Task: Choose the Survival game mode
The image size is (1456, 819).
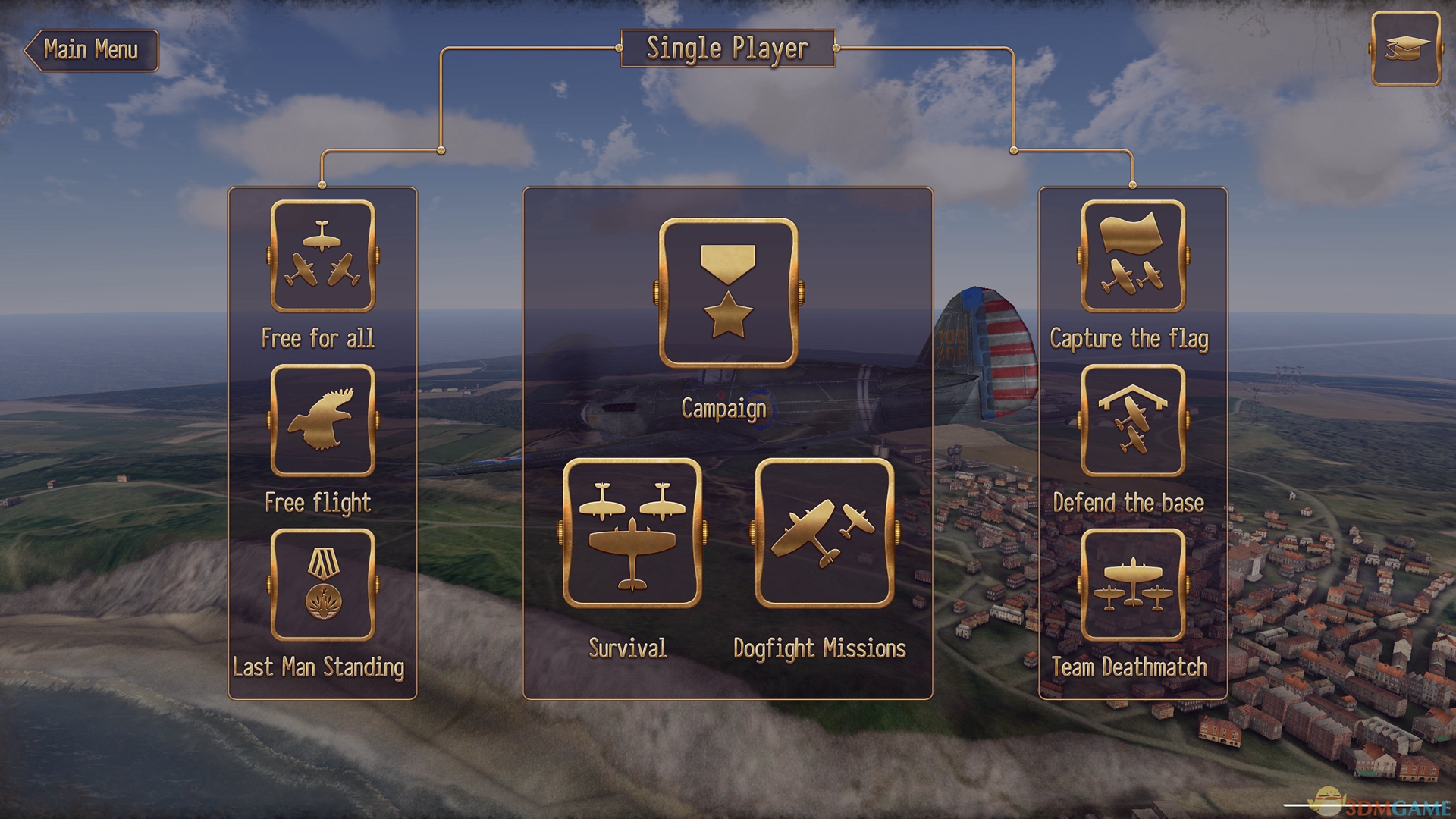Action: point(632,532)
